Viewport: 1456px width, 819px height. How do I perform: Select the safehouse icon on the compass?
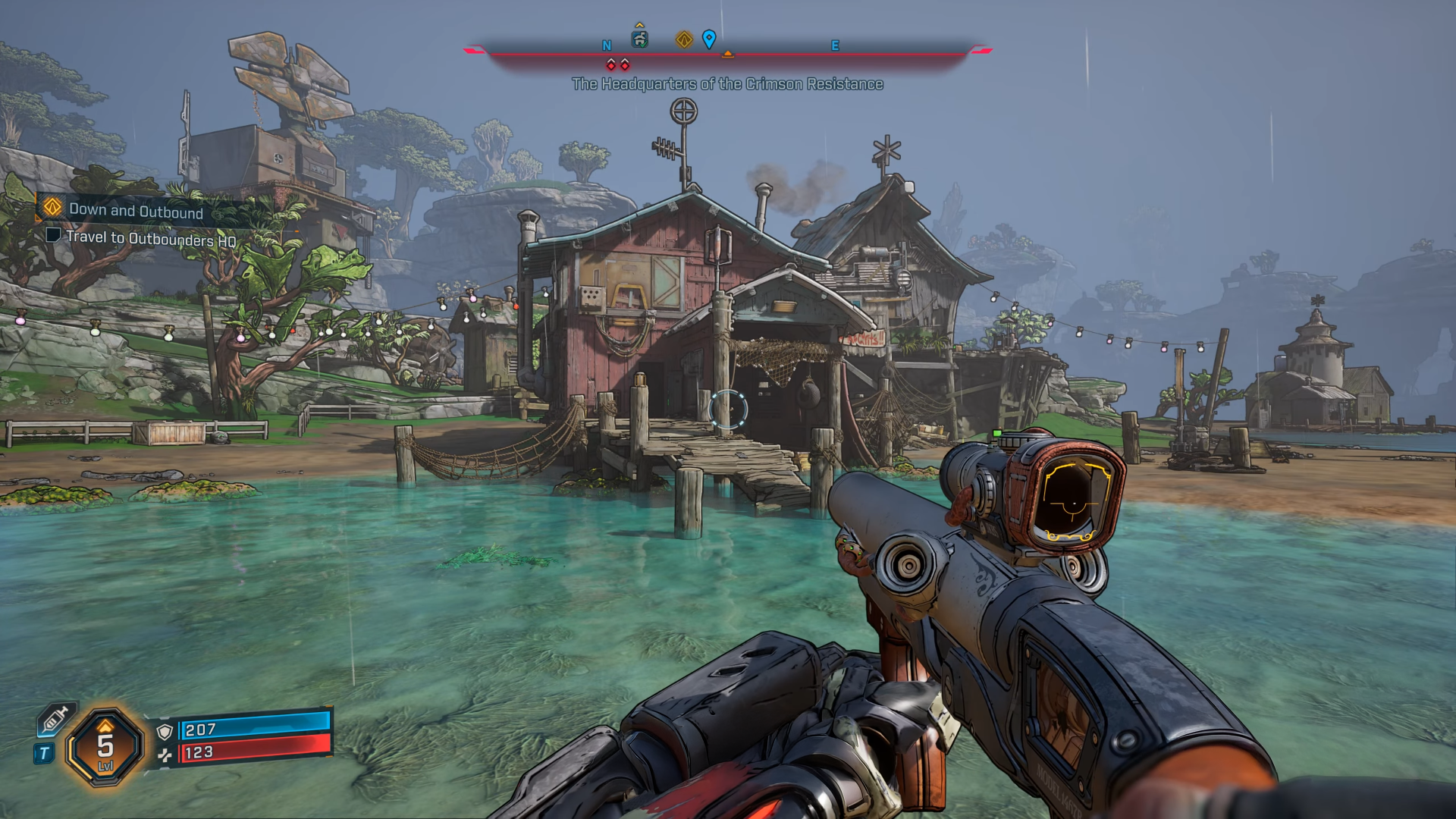[x=639, y=39]
